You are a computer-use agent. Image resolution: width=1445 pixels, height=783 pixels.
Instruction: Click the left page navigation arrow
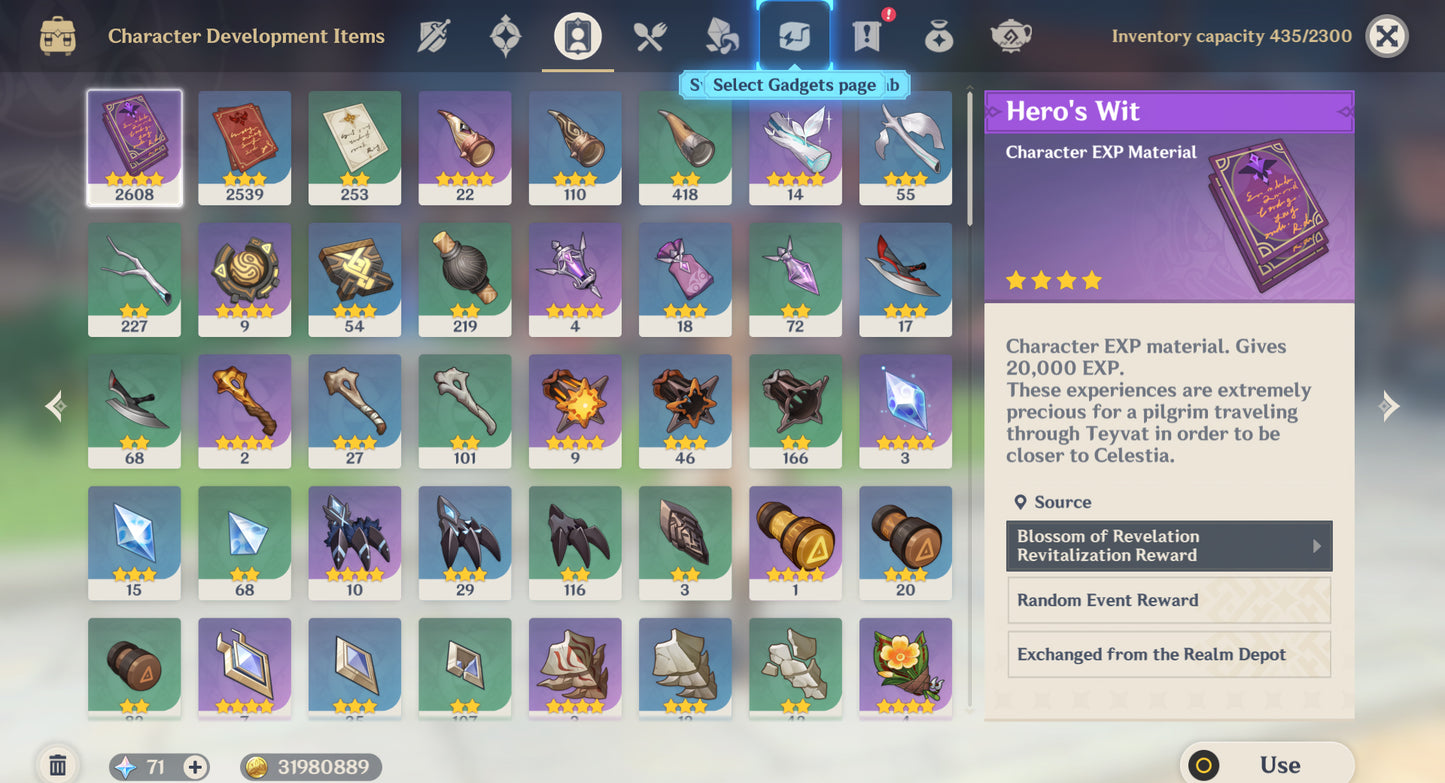[54, 405]
